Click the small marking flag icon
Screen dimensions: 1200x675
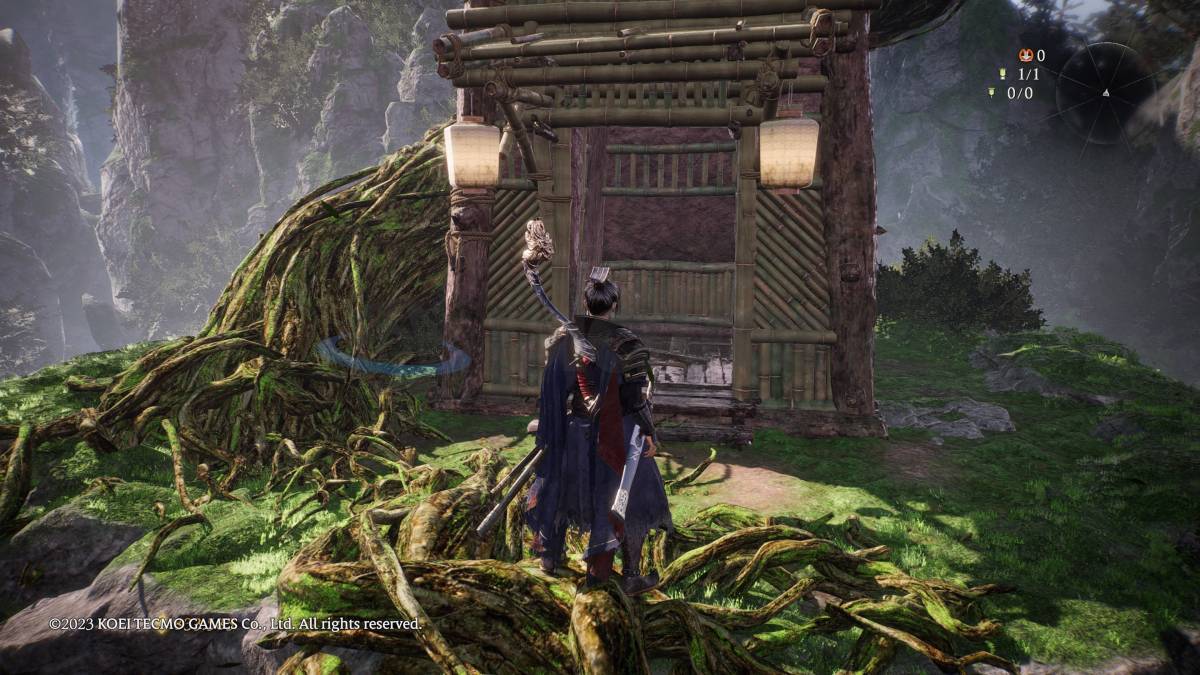[991, 93]
